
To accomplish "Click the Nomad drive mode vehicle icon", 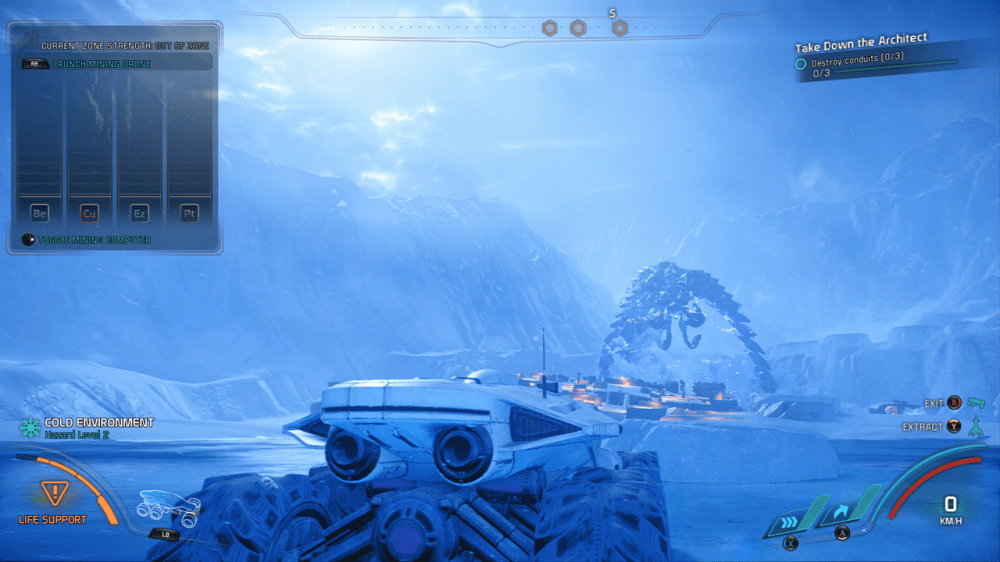I will pos(168,503).
